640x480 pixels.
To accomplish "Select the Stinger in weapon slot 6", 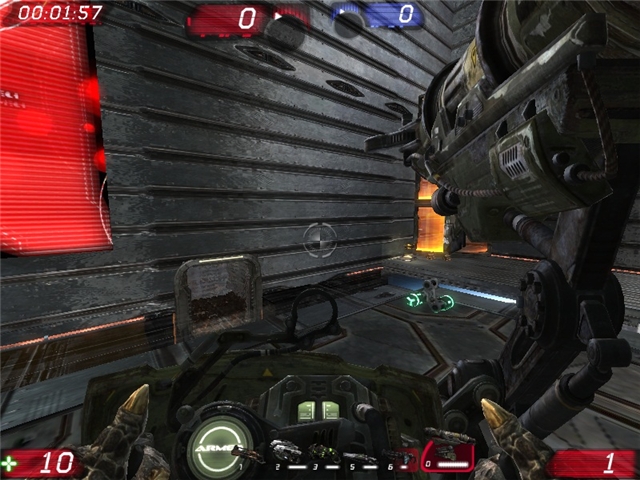I will point(395,455).
